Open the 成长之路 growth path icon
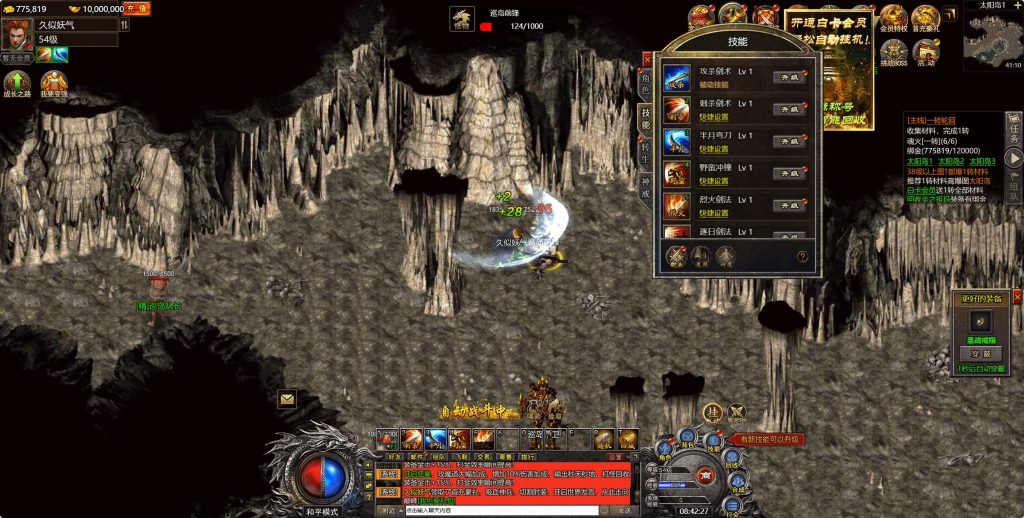The width and height of the screenshot is (1024, 518). [x=17, y=83]
